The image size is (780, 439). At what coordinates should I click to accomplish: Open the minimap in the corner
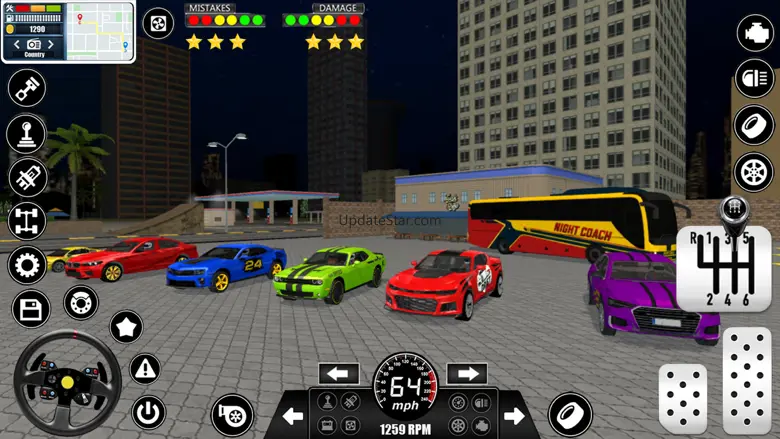click(x=100, y=31)
